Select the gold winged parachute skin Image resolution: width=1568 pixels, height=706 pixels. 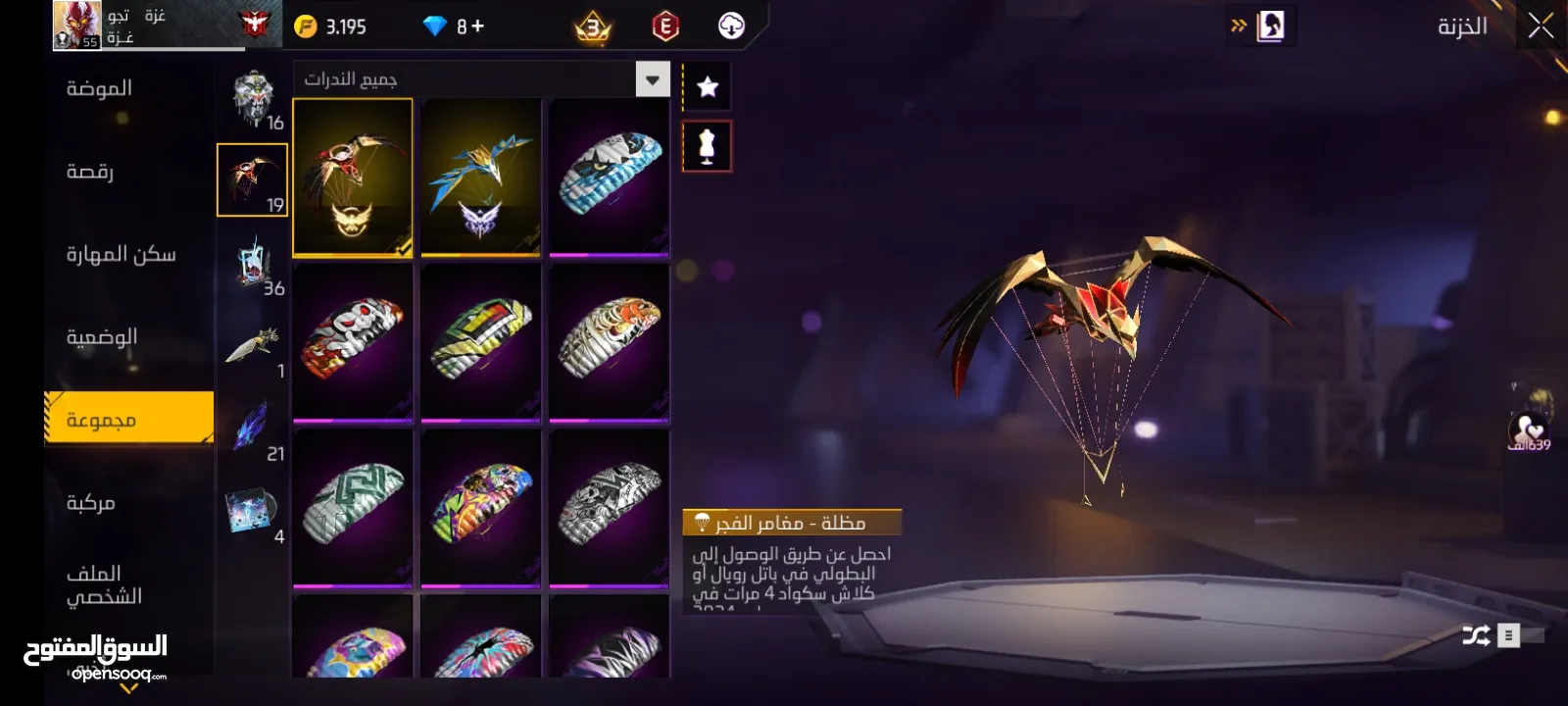(x=353, y=177)
